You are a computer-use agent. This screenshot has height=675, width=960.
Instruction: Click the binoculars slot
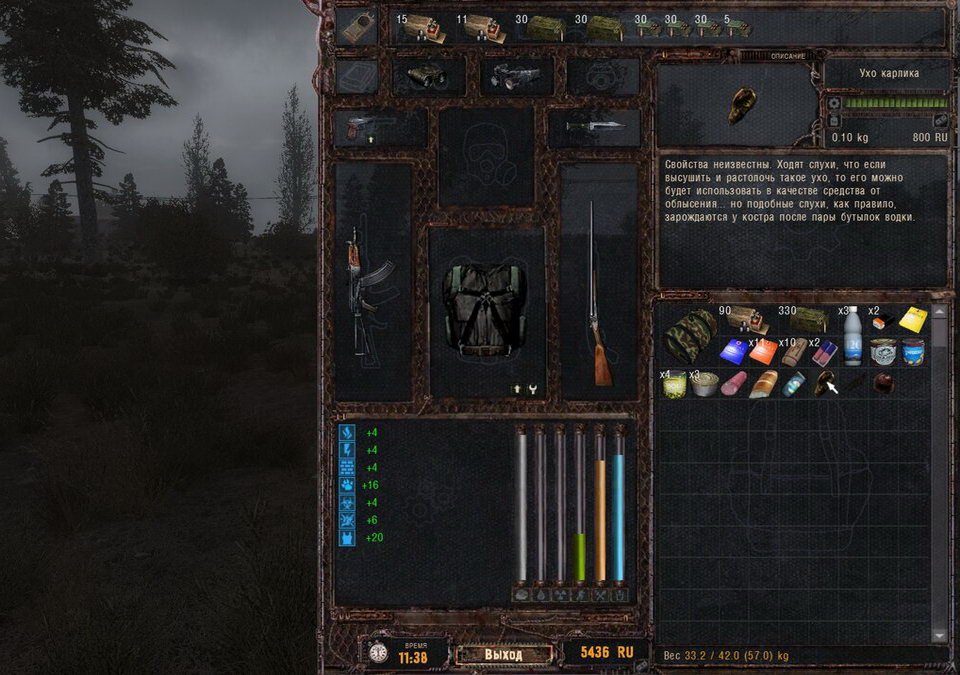[429, 76]
